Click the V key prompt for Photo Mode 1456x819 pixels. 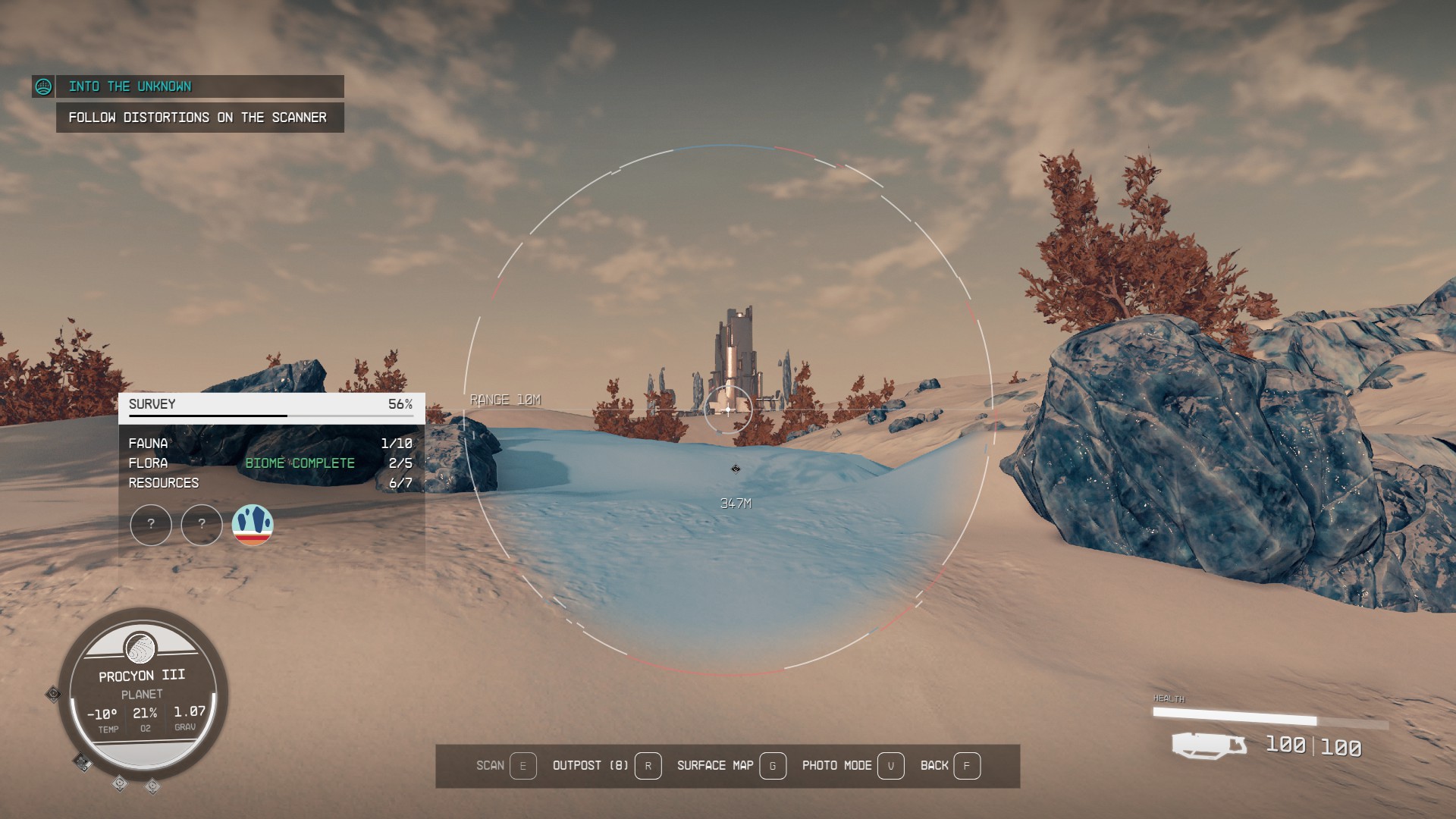[891, 767]
